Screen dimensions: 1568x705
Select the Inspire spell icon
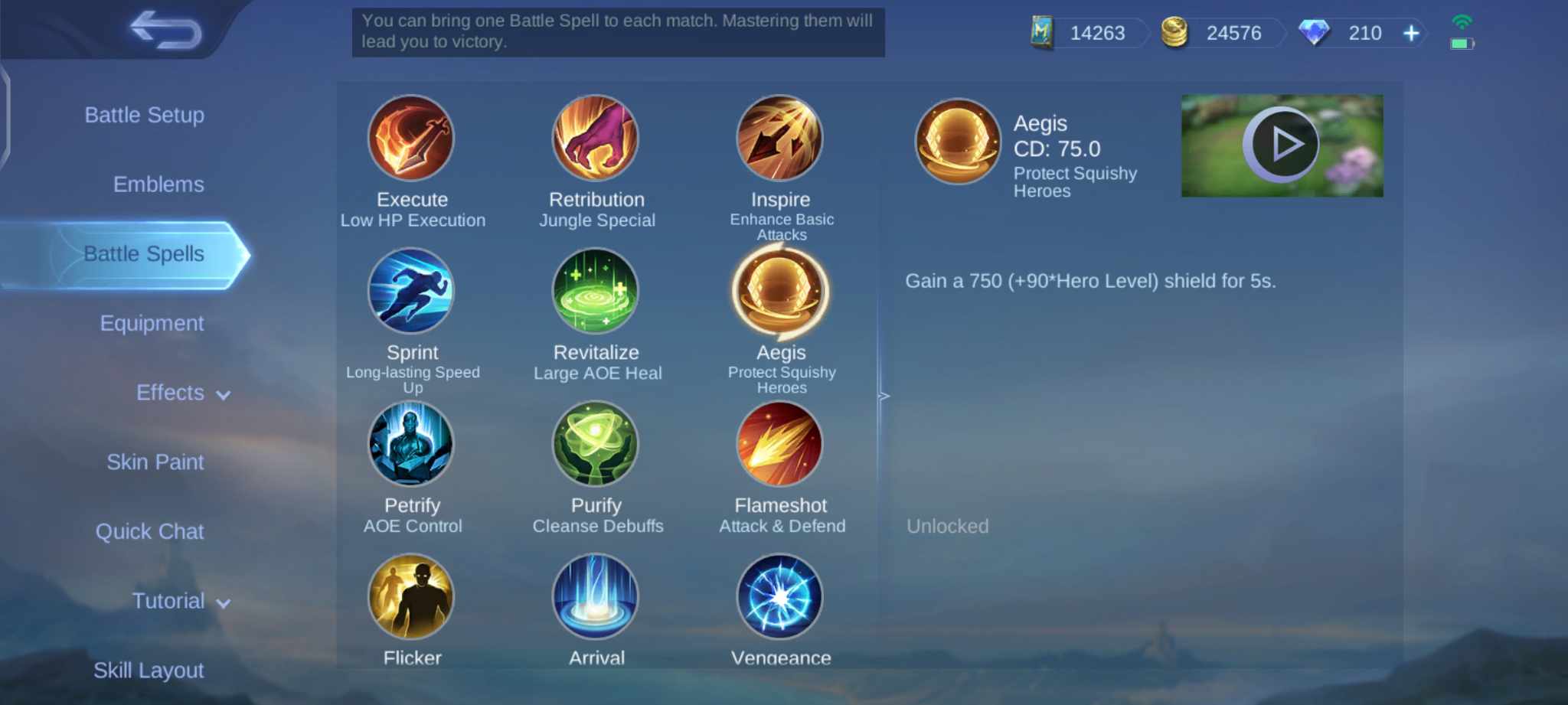780,139
